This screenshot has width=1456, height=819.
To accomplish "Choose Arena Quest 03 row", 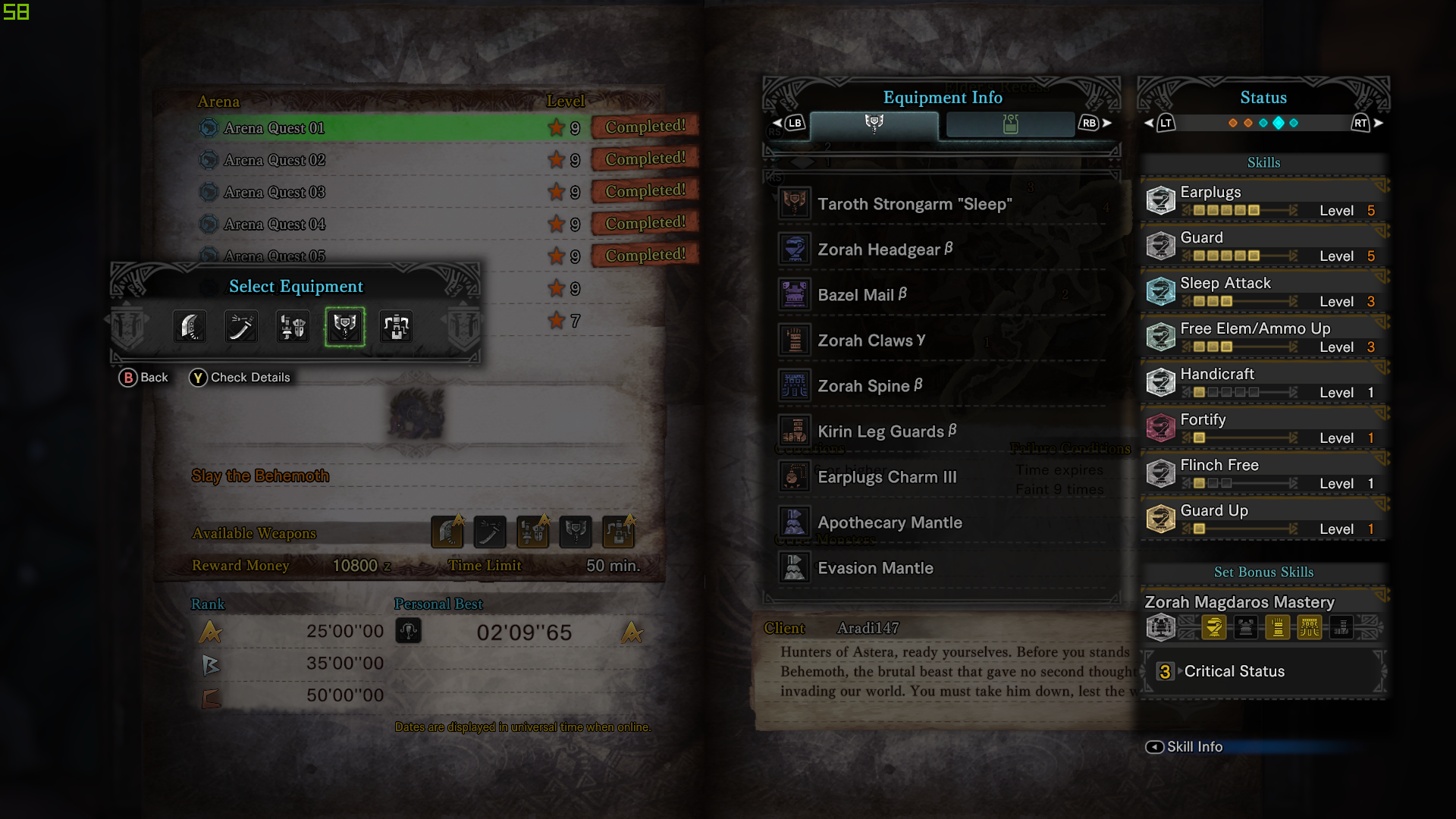I will tap(274, 193).
